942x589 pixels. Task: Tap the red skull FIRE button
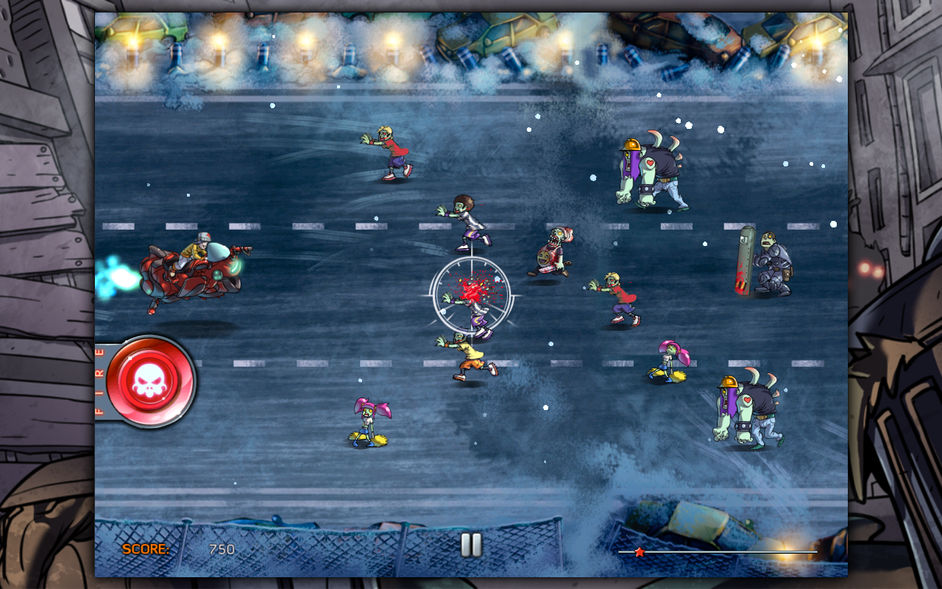click(149, 381)
